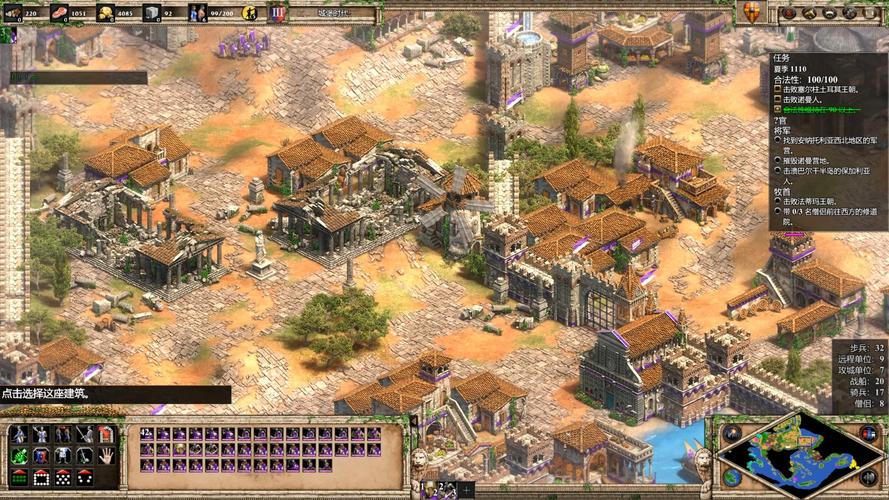This screenshot has width=889, height=500.
Task: Click the civilization shield emblem
Action: pyautogui.click(x=750, y=12)
